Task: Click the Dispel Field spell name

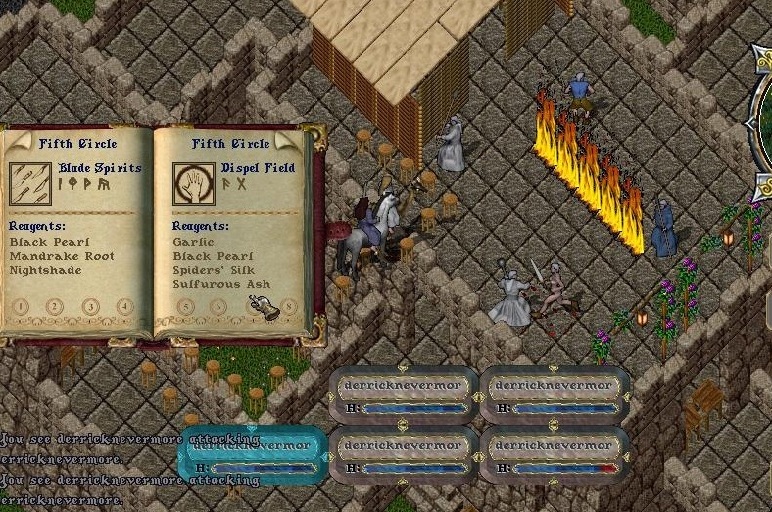Action: 259,168
